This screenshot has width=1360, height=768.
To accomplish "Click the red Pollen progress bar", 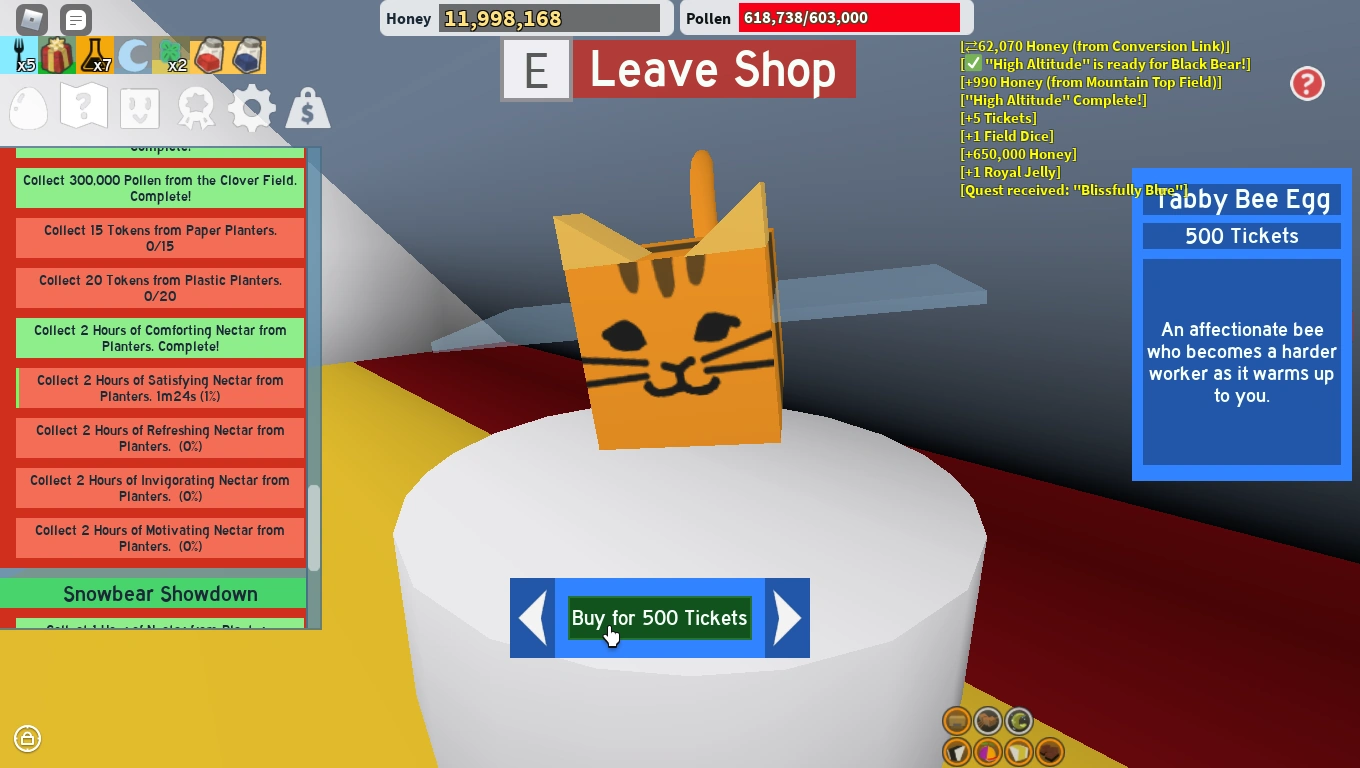I will pos(848,18).
